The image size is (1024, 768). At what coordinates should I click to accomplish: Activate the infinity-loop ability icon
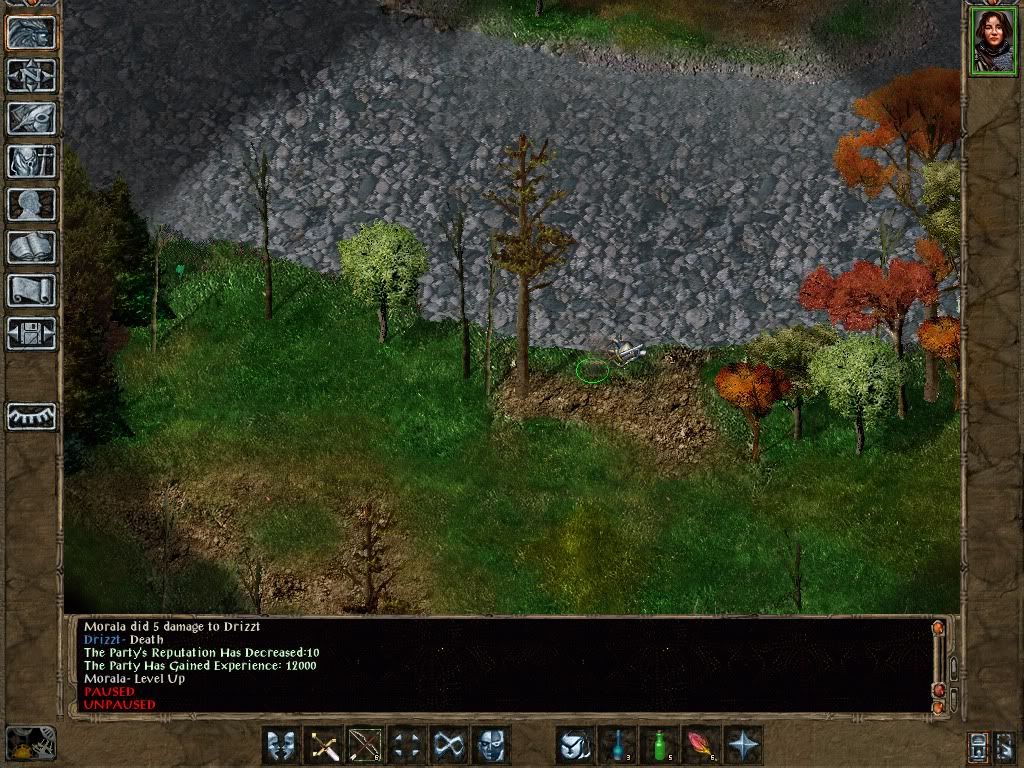(x=450, y=746)
